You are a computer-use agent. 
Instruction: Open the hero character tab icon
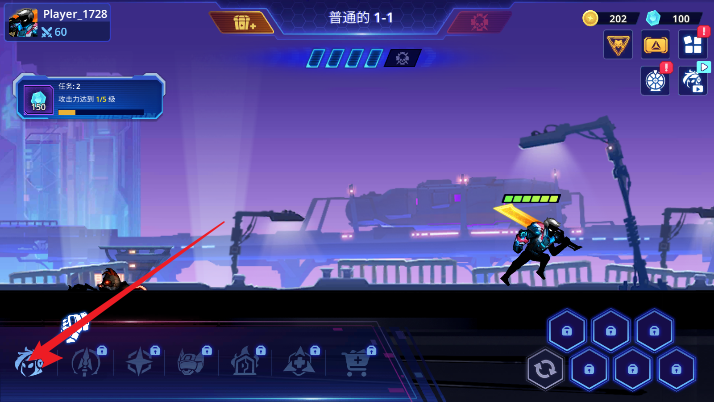click(28, 361)
